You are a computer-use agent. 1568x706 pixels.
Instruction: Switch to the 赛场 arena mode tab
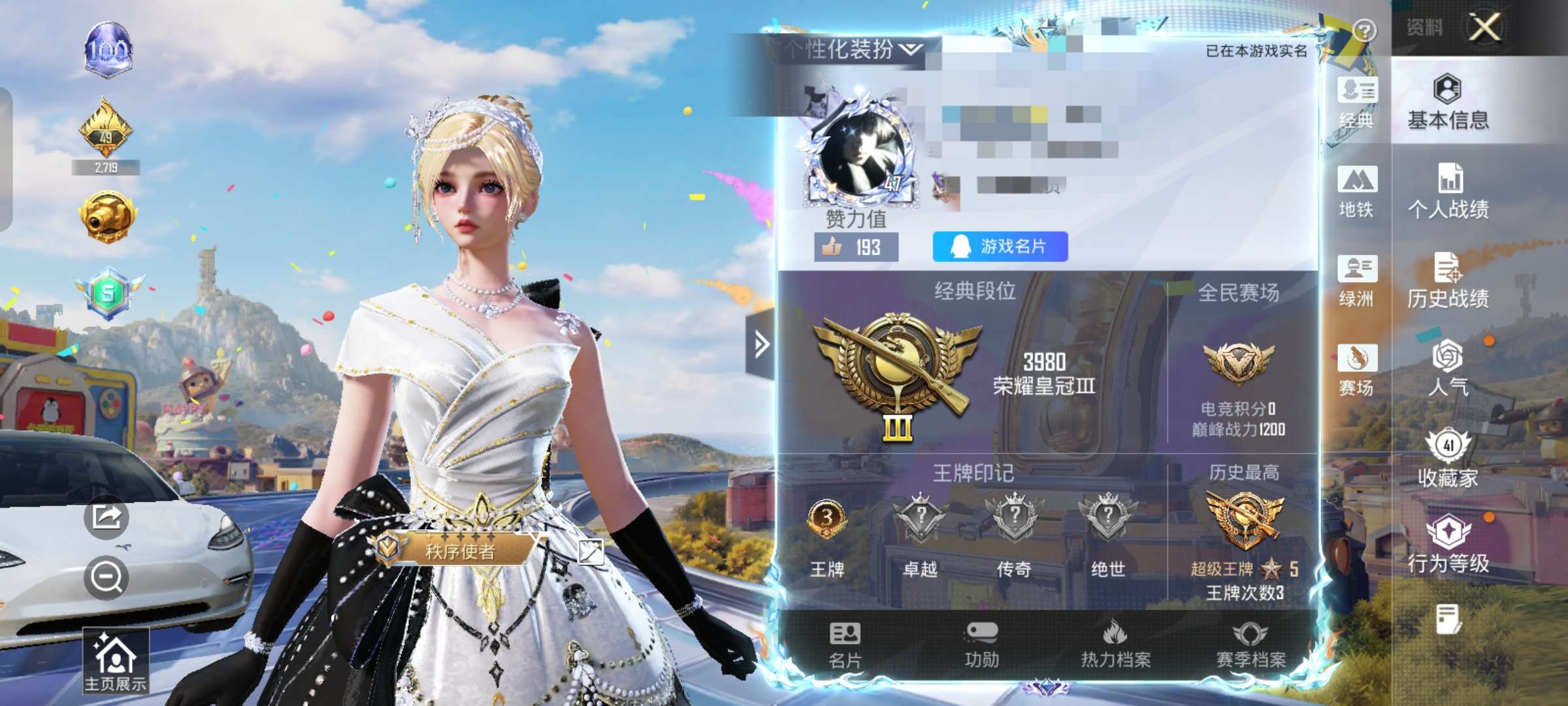(1356, 370)
